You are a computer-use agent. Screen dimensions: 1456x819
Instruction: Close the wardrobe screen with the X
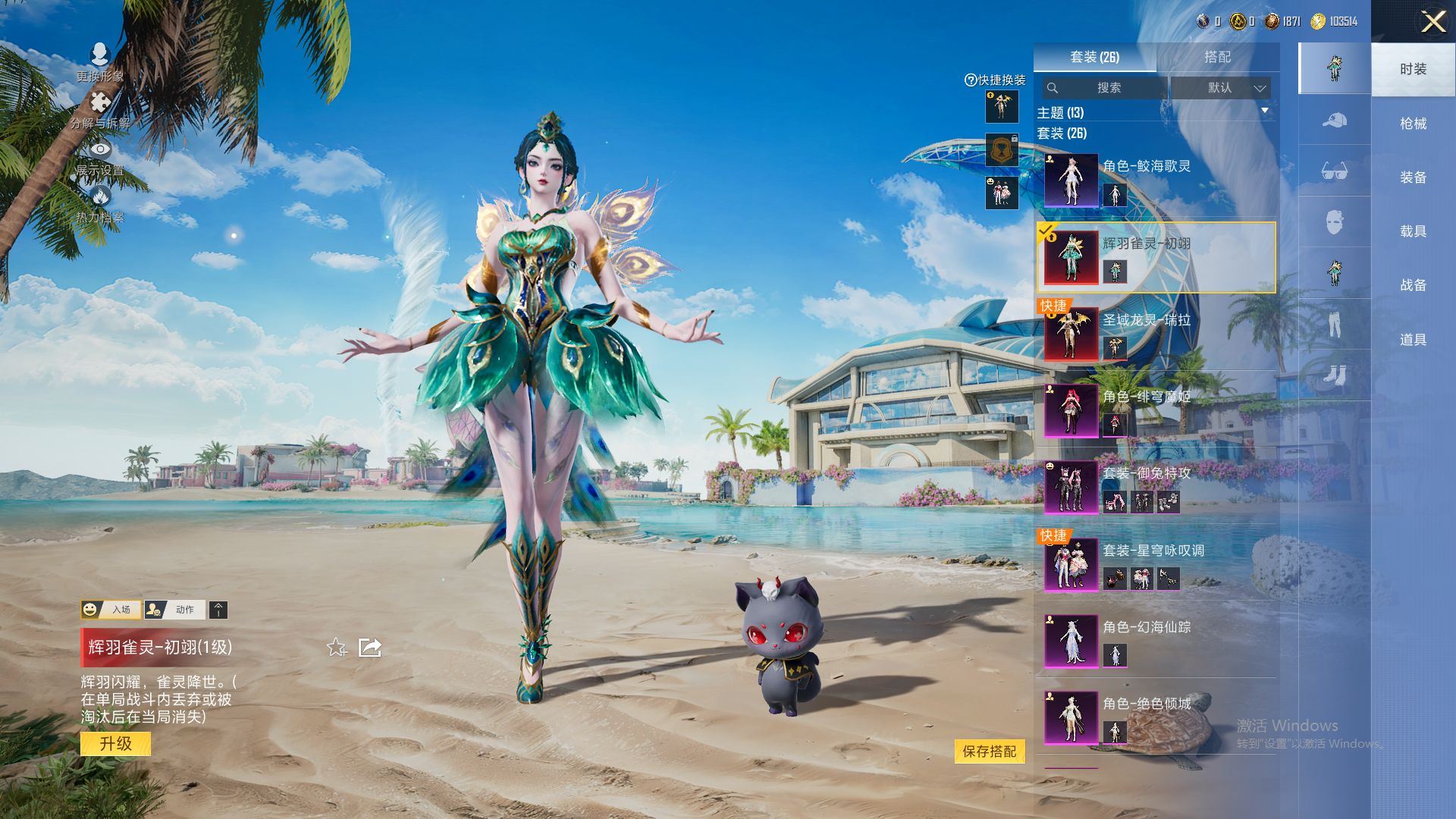point(1432,21)
